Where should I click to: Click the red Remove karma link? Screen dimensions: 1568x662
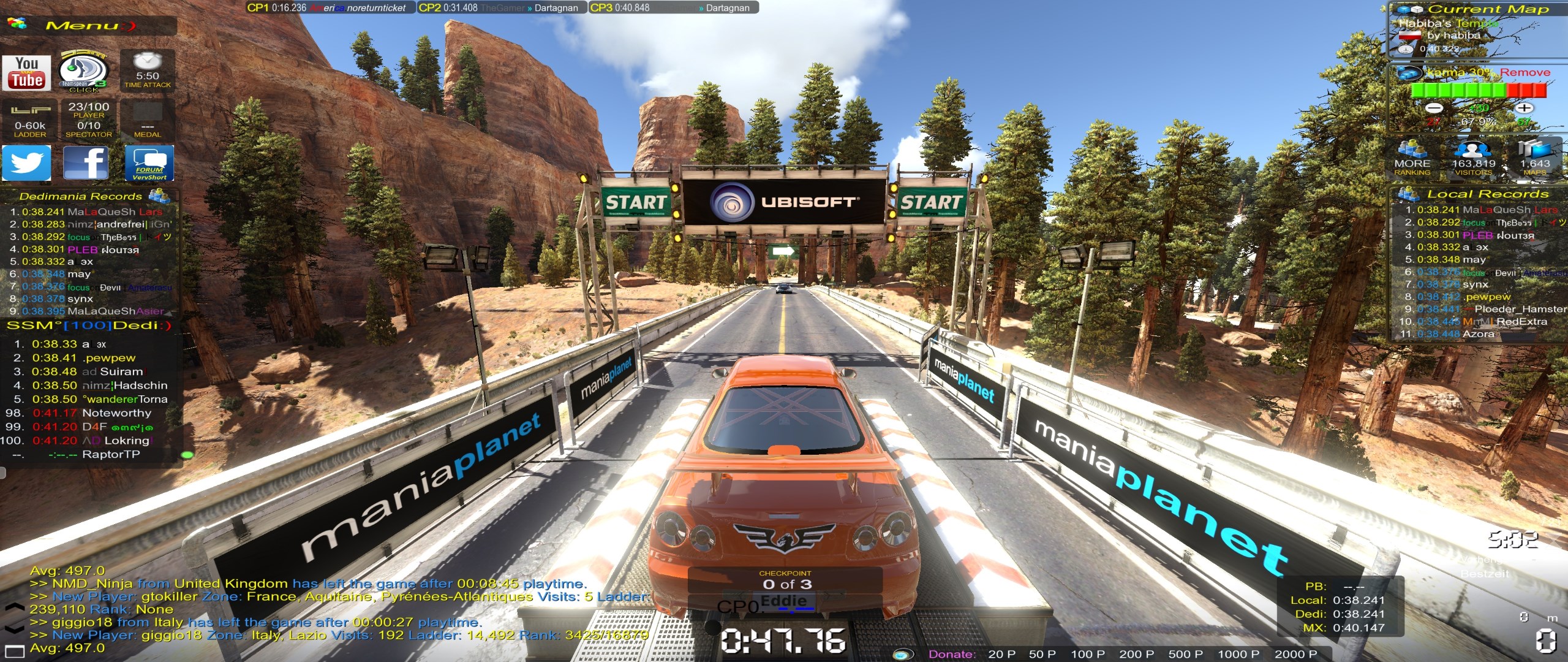pos(1525,72)
